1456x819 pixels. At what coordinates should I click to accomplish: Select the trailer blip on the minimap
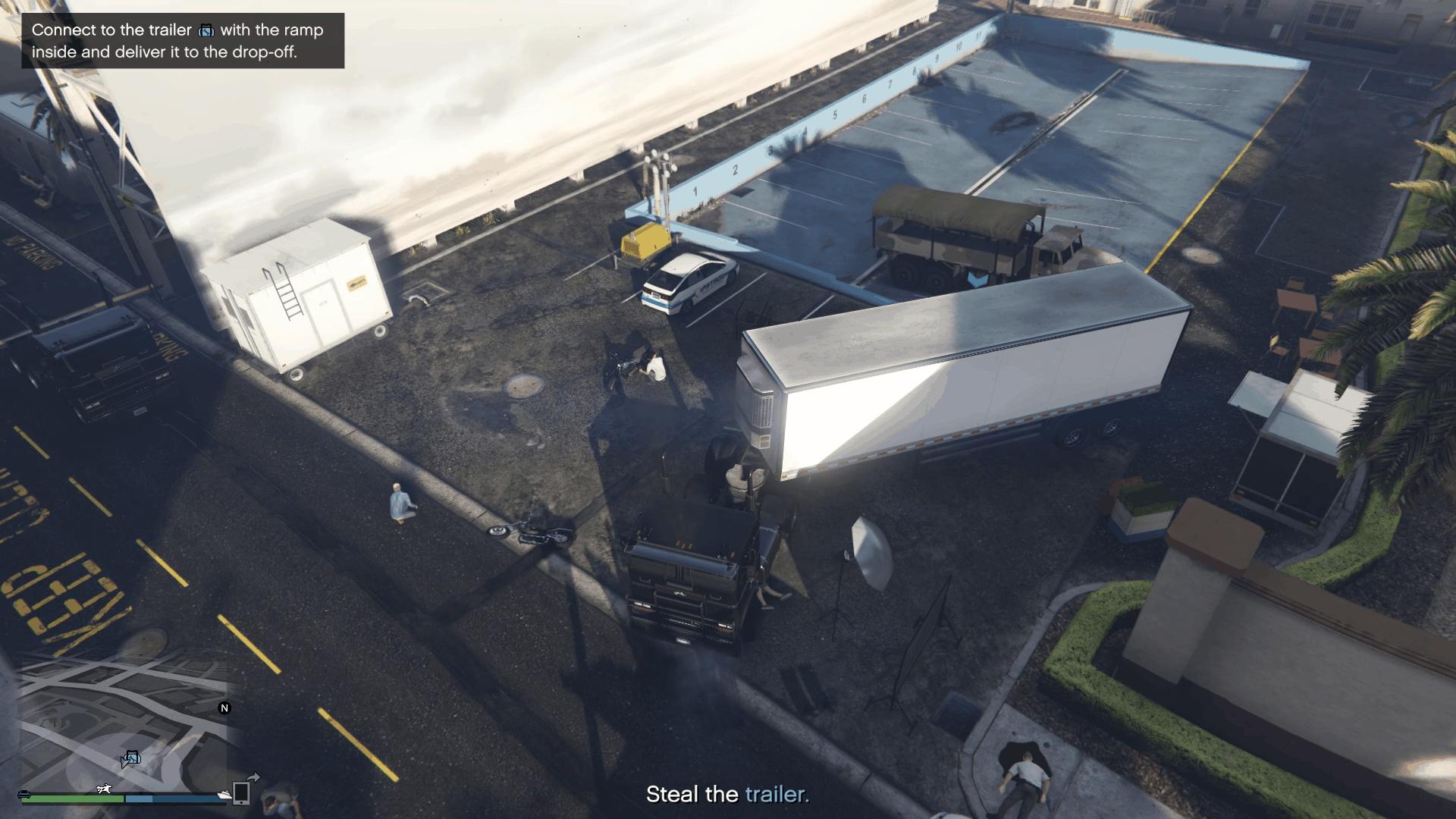click(133, 757)
